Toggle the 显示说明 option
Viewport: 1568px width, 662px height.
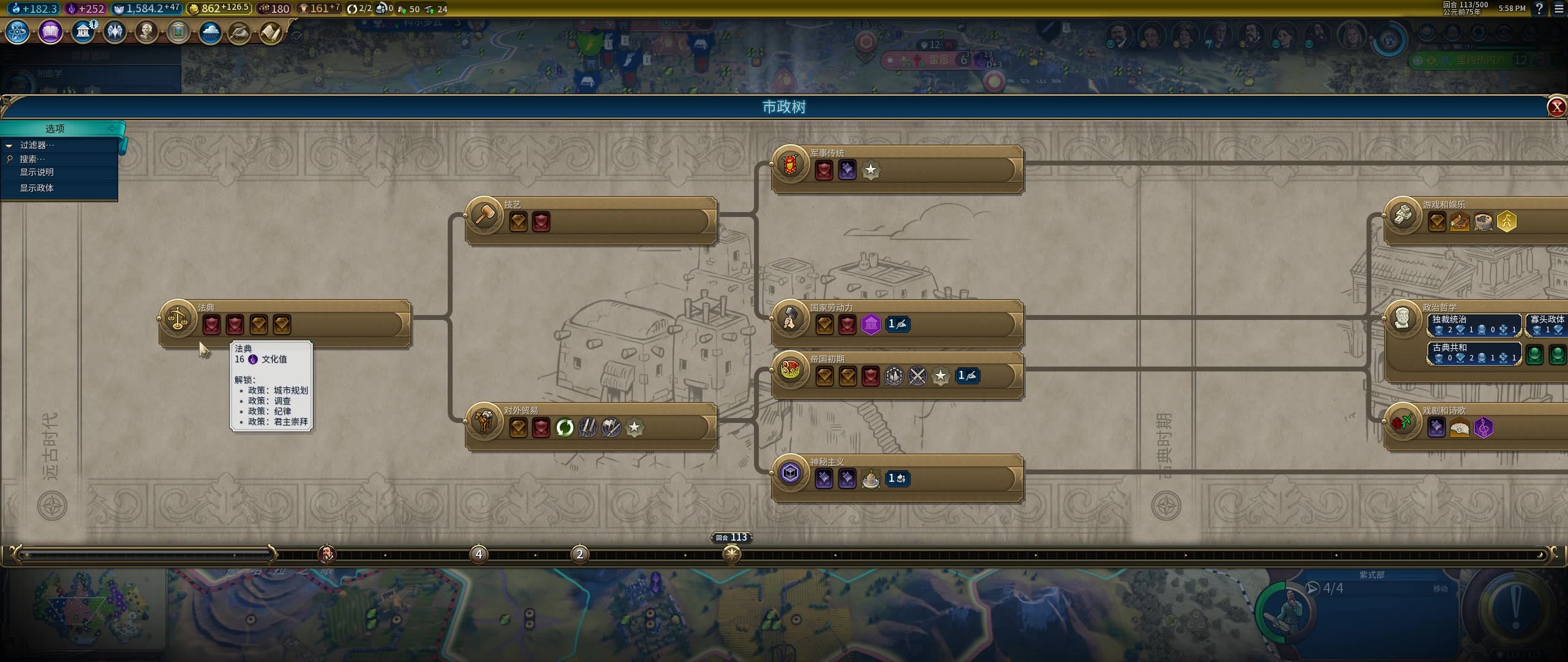click(x=37, y=172)
